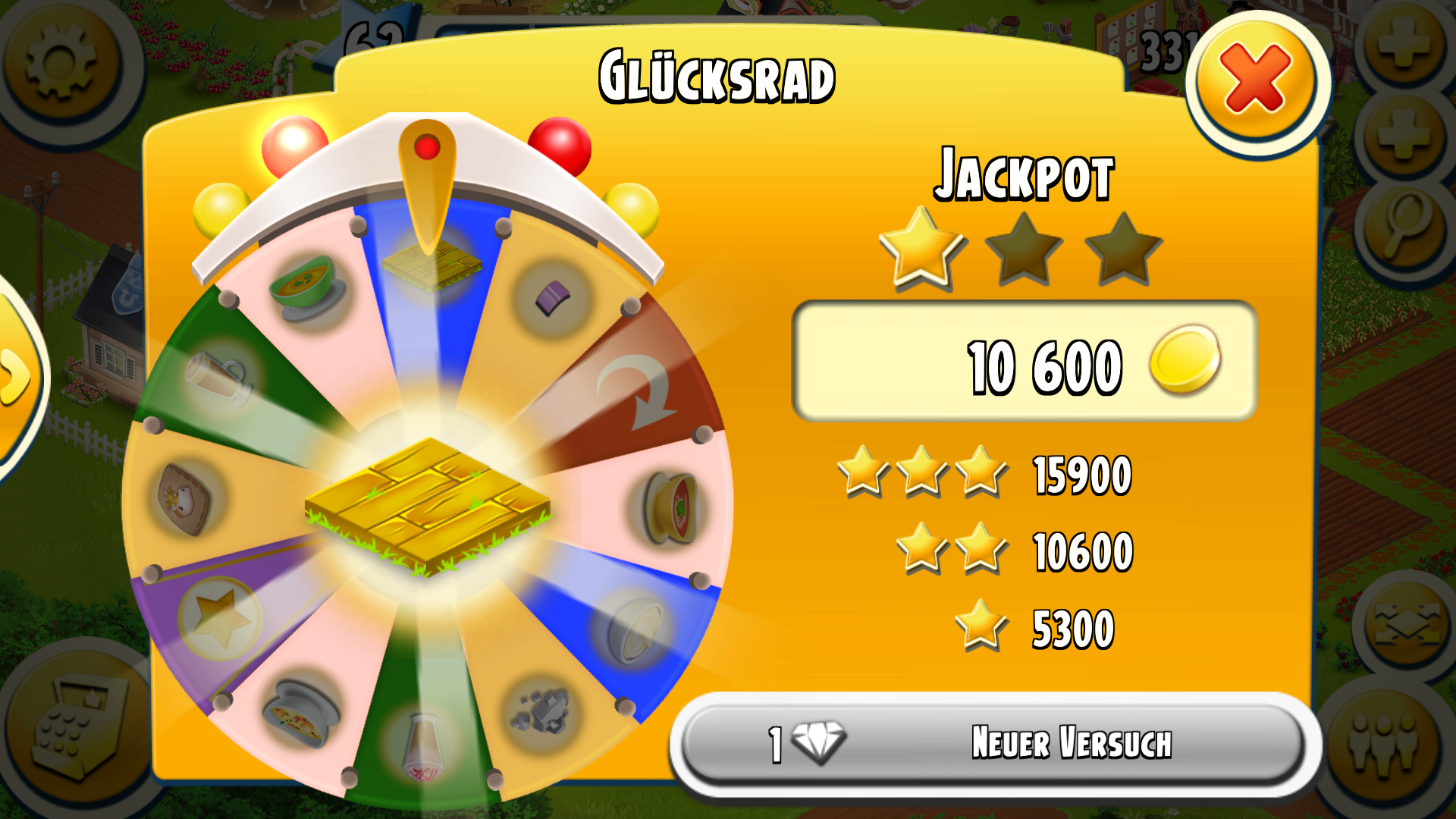
Task: Click the yellow arrow side tab
Action: pos(15,375)
